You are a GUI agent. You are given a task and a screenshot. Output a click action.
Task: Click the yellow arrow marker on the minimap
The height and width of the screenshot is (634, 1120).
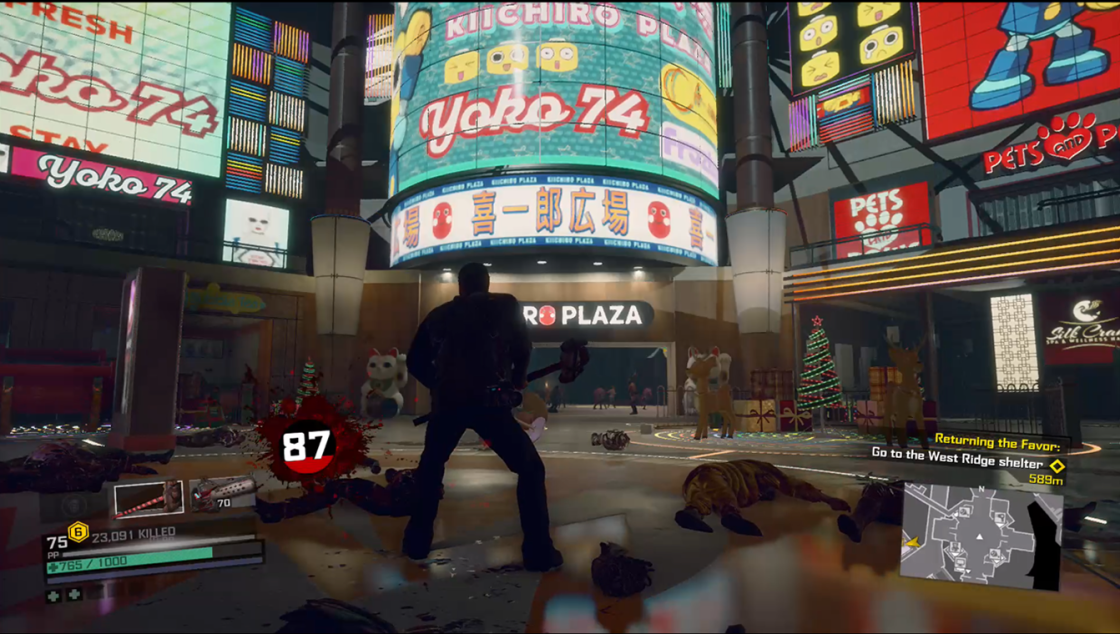(x=912, y=543)
